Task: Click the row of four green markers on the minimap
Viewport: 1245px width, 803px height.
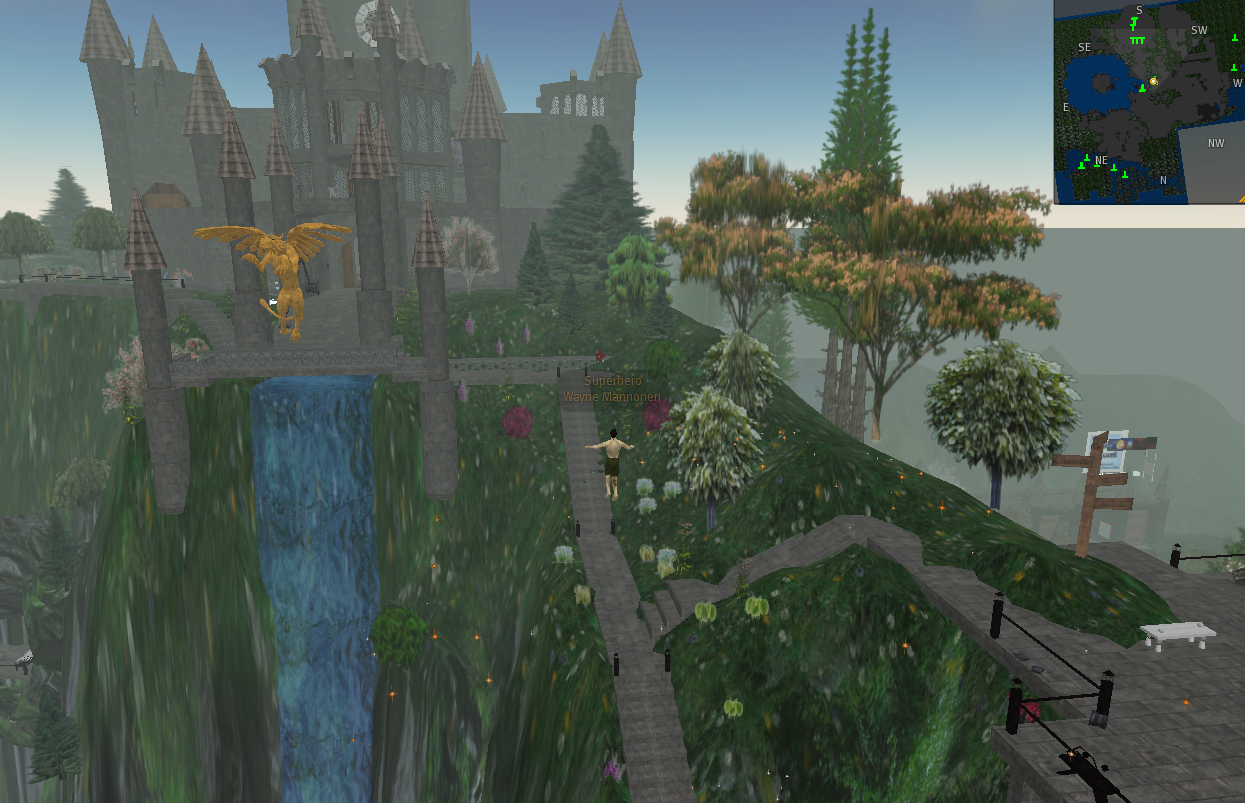Action: pyautogui.click(x=1137, y=40)
